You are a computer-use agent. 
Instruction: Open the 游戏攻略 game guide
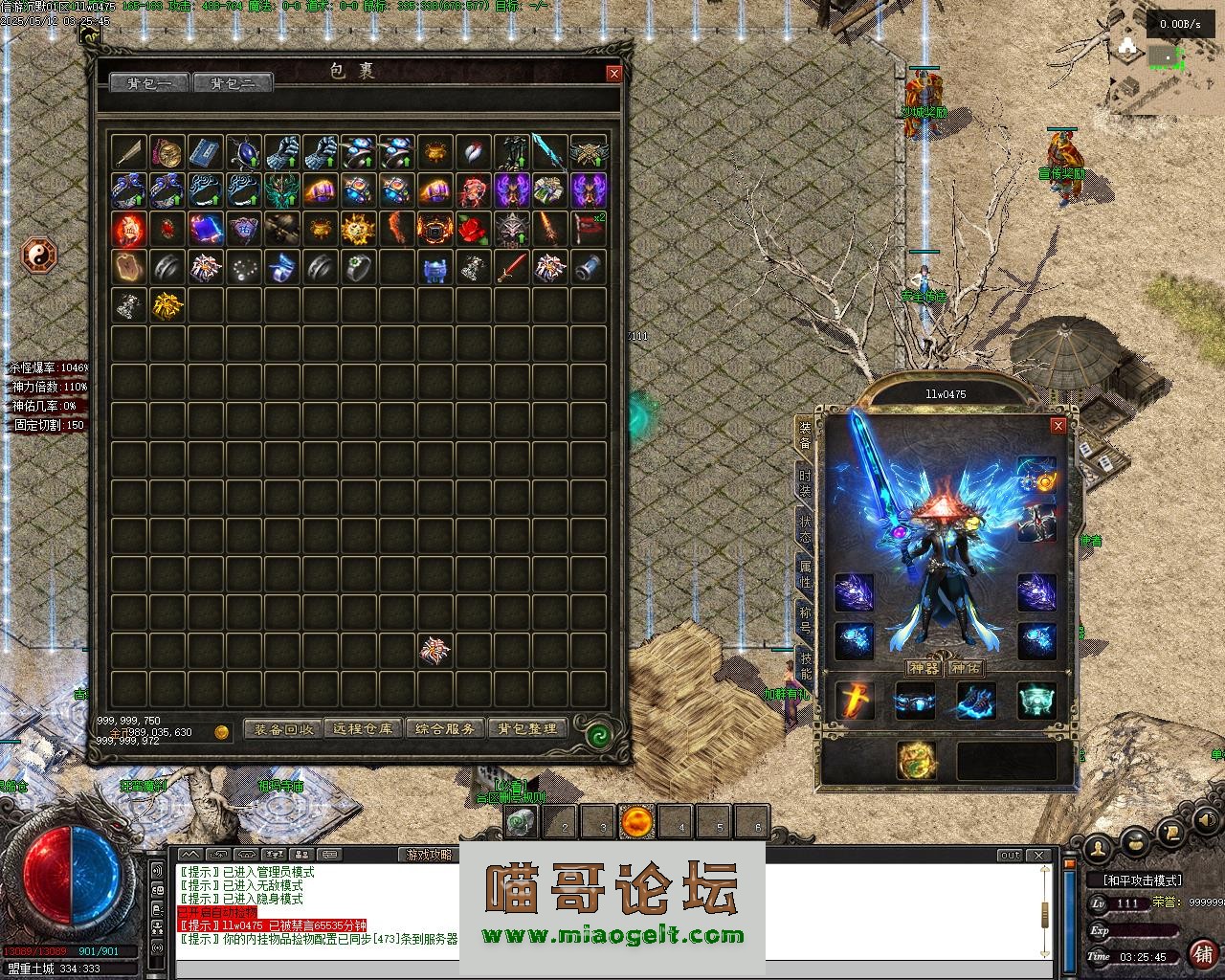tap(428, 855)
